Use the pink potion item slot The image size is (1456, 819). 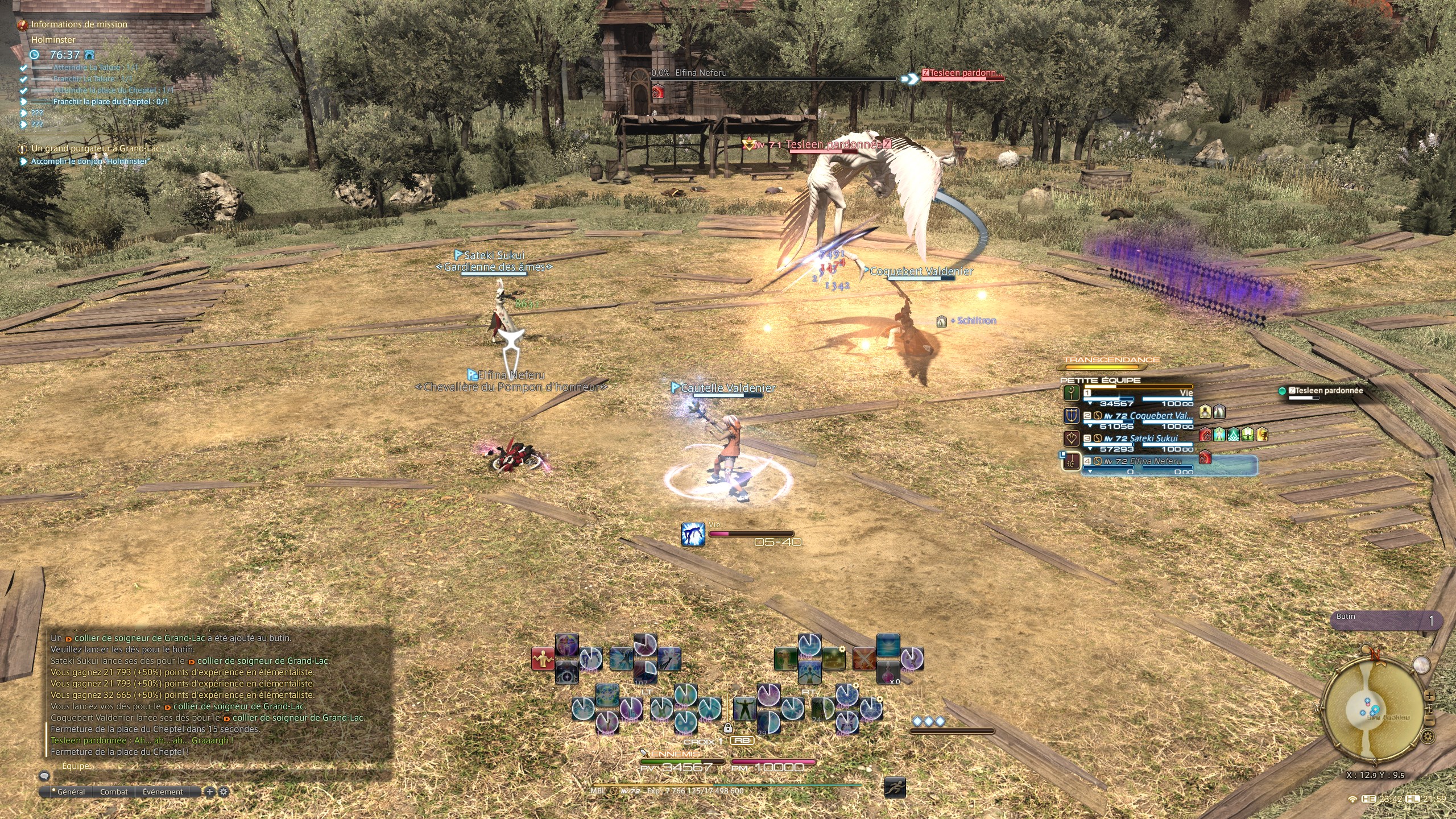coord(888,673)
